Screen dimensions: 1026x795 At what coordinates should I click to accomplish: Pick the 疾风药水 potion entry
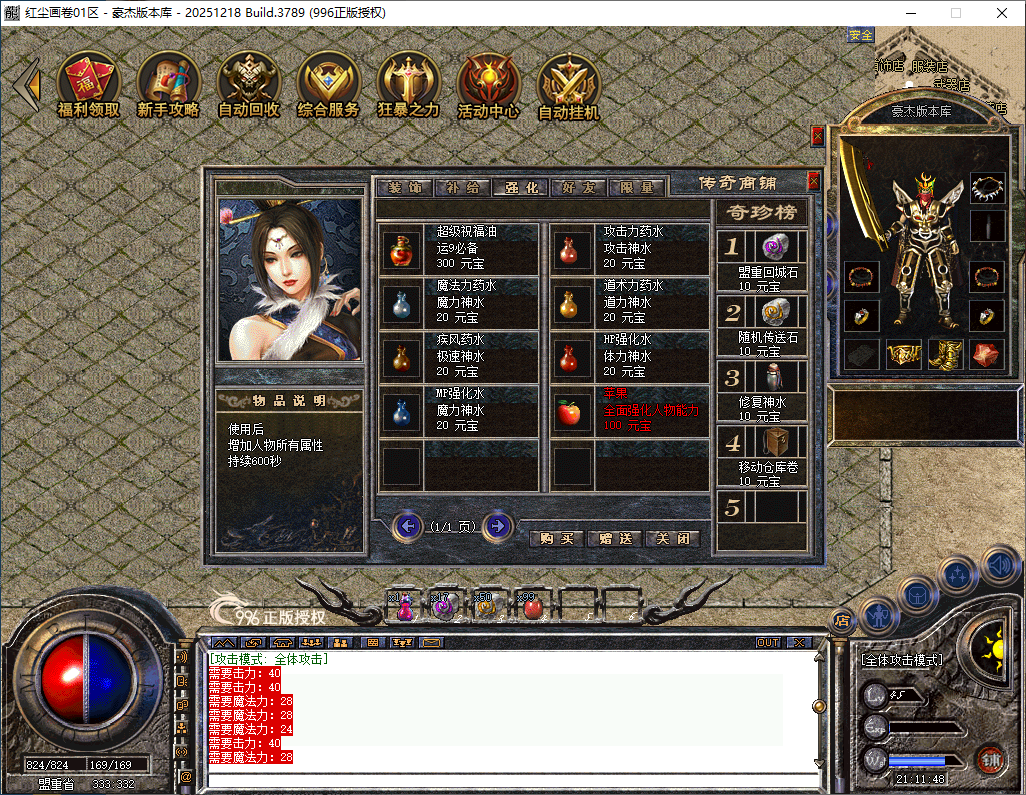click(x=459, y=356)
